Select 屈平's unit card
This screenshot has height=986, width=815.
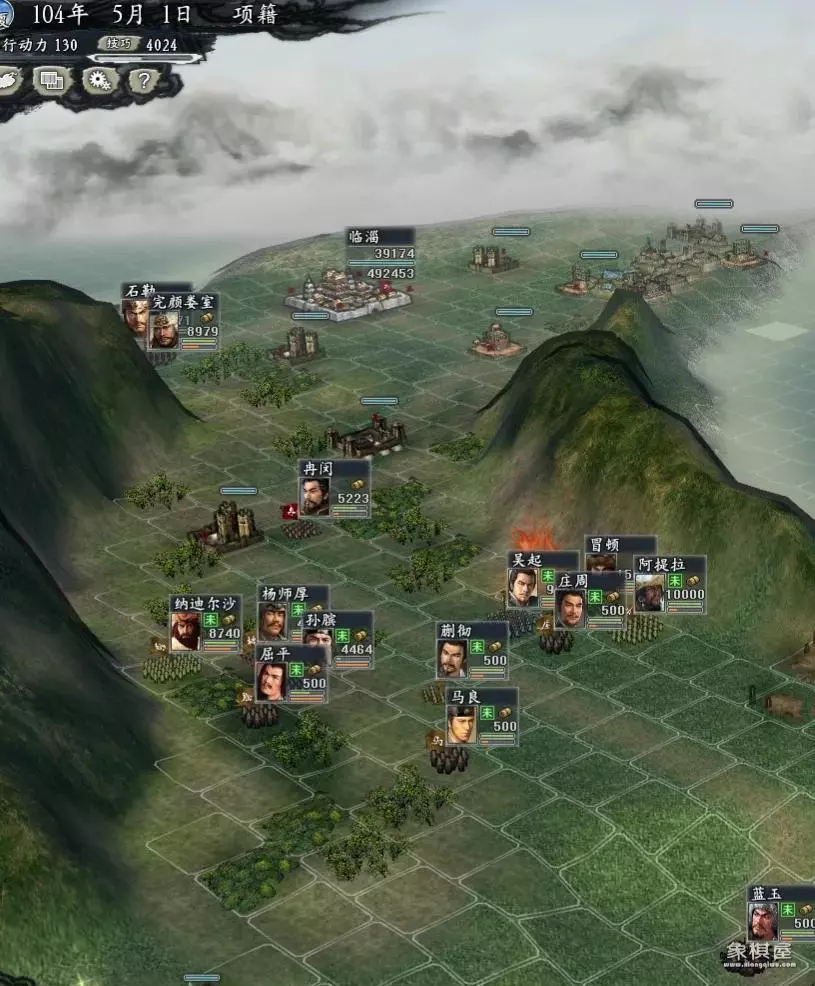click(290, 675)
